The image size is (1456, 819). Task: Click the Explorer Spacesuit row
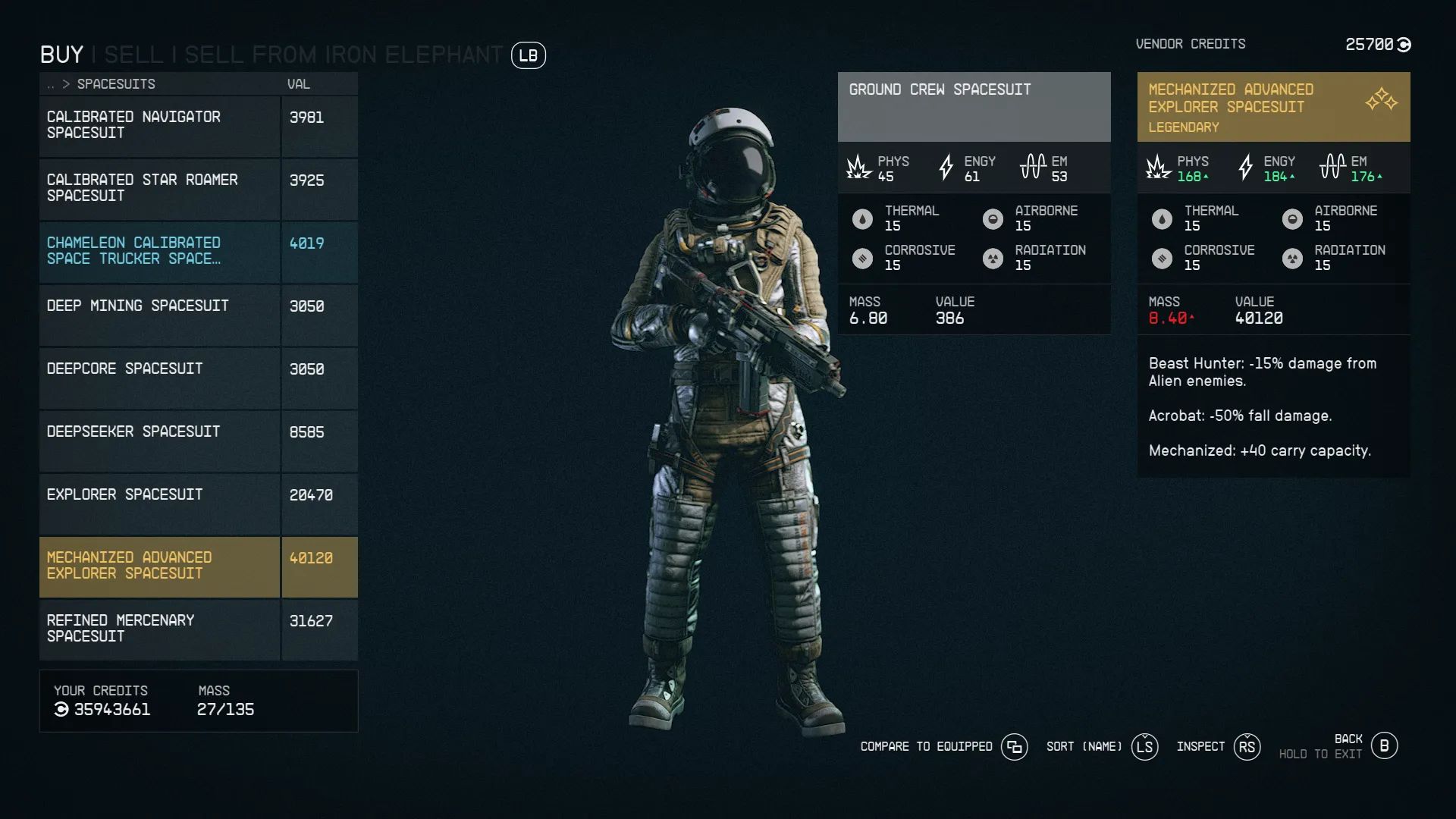159,503
